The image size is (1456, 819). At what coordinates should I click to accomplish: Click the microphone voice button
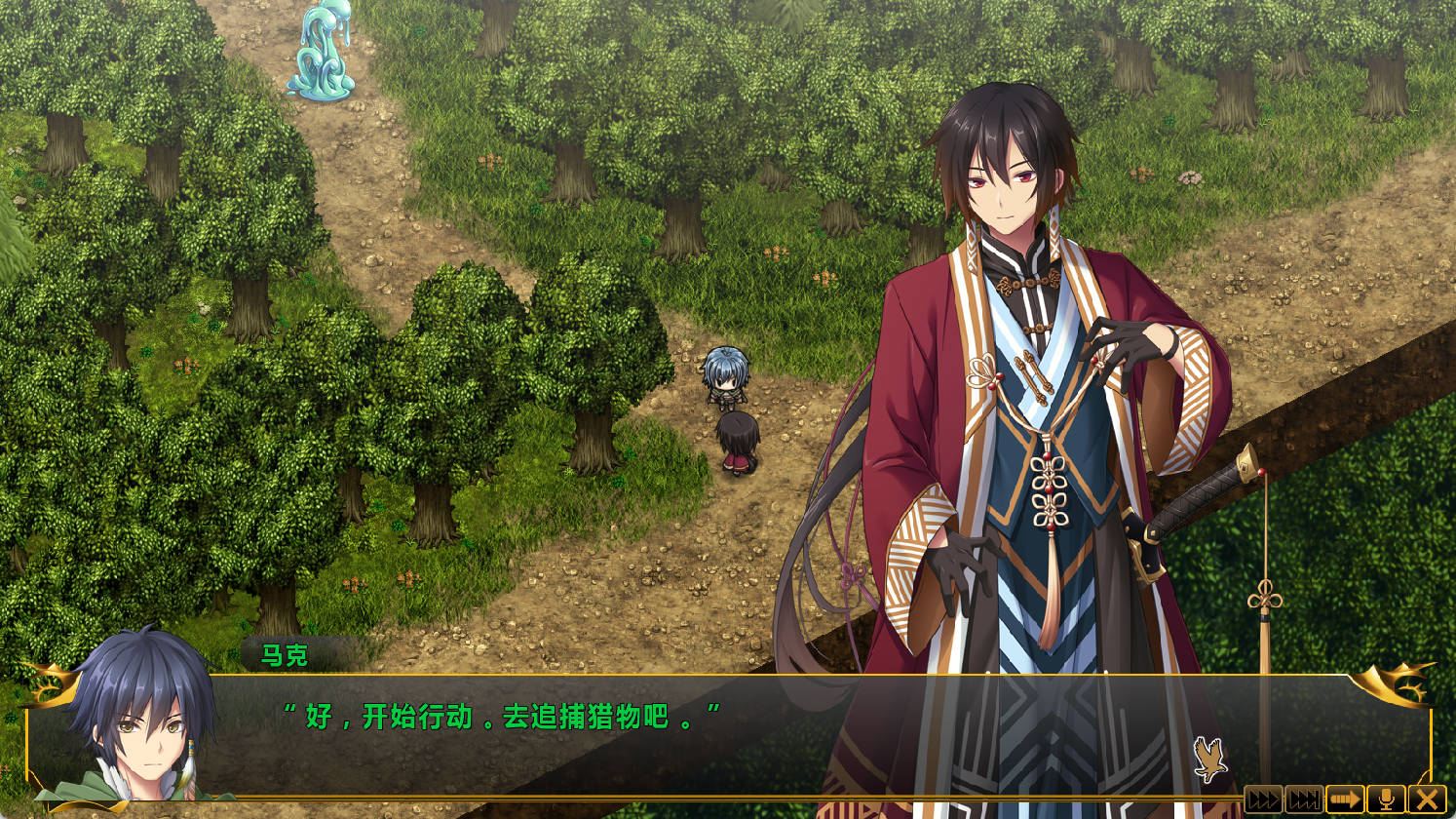point(1386,800)
